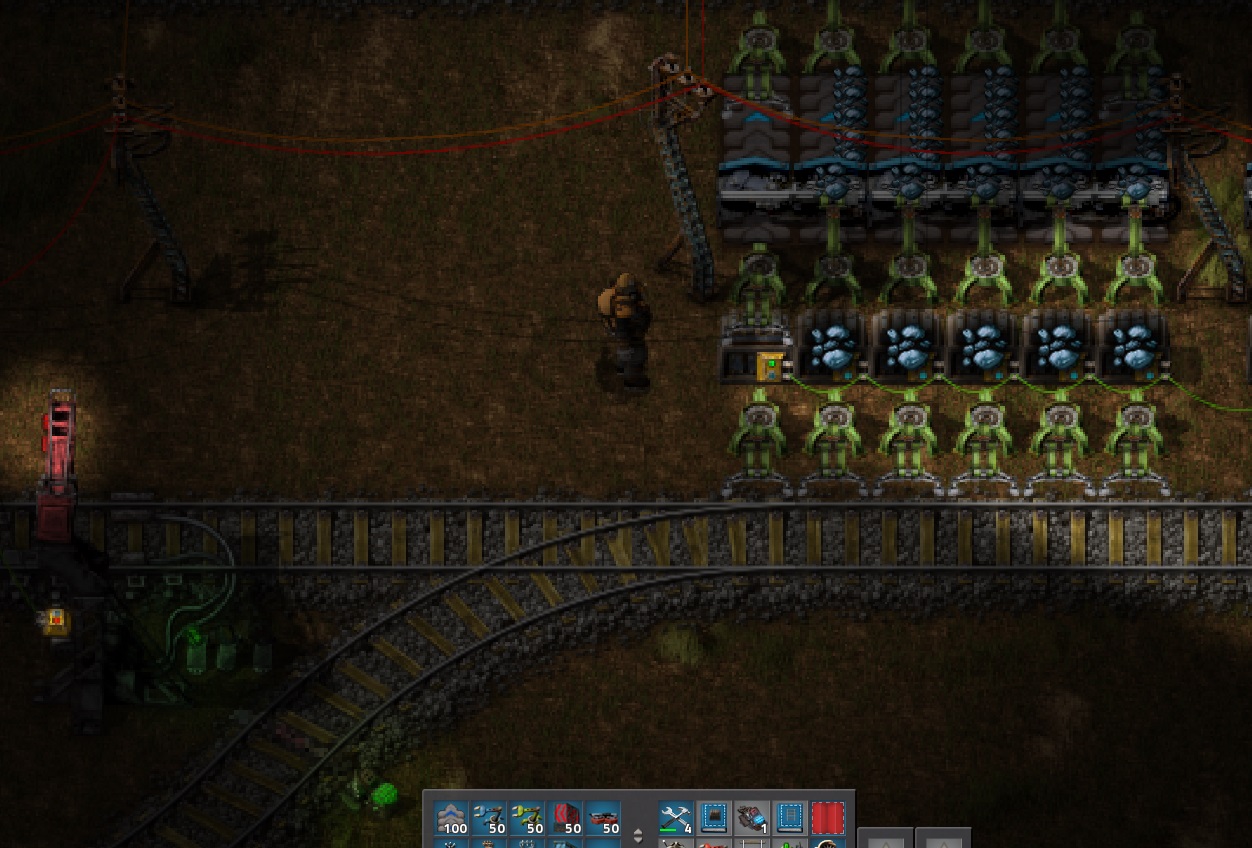This screenshot has width=1252, height=848.
Task: Choose the green inserter hotbar slot
Action: 528,818
